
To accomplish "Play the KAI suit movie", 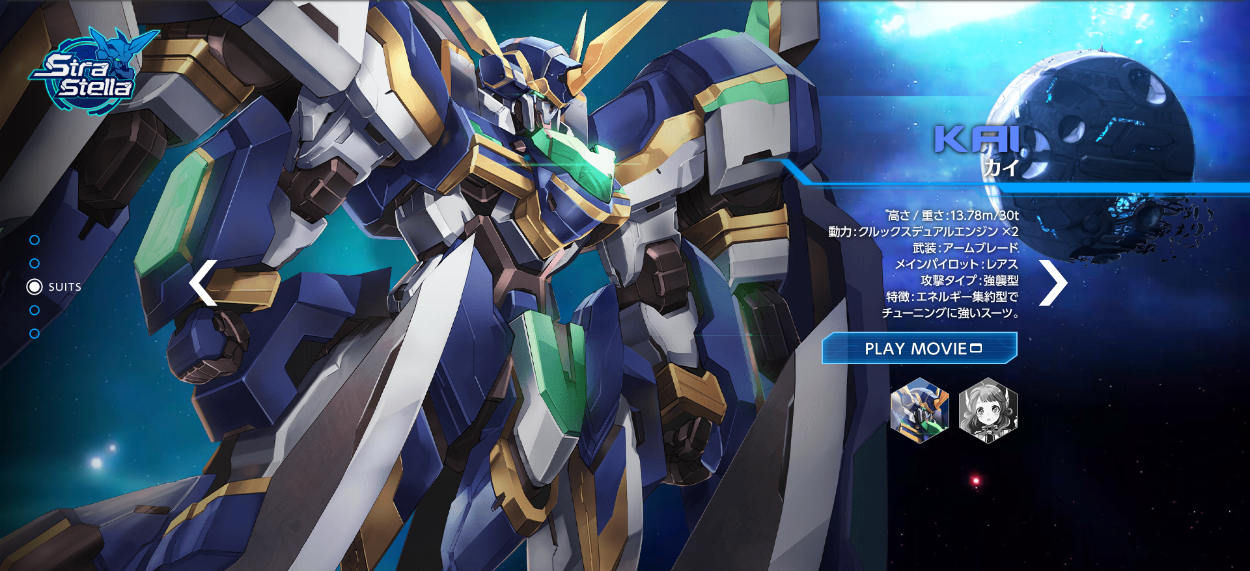I will tap(919, 348).
